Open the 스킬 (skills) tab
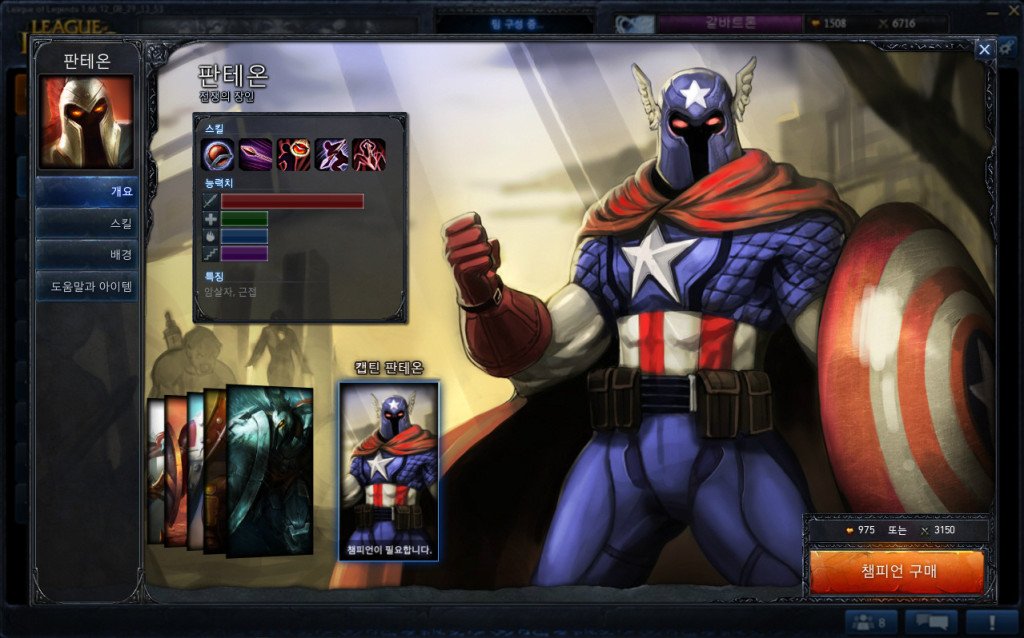Image resolution: width=1024 pixels, height=638 pixels. [x=87, y=223]
